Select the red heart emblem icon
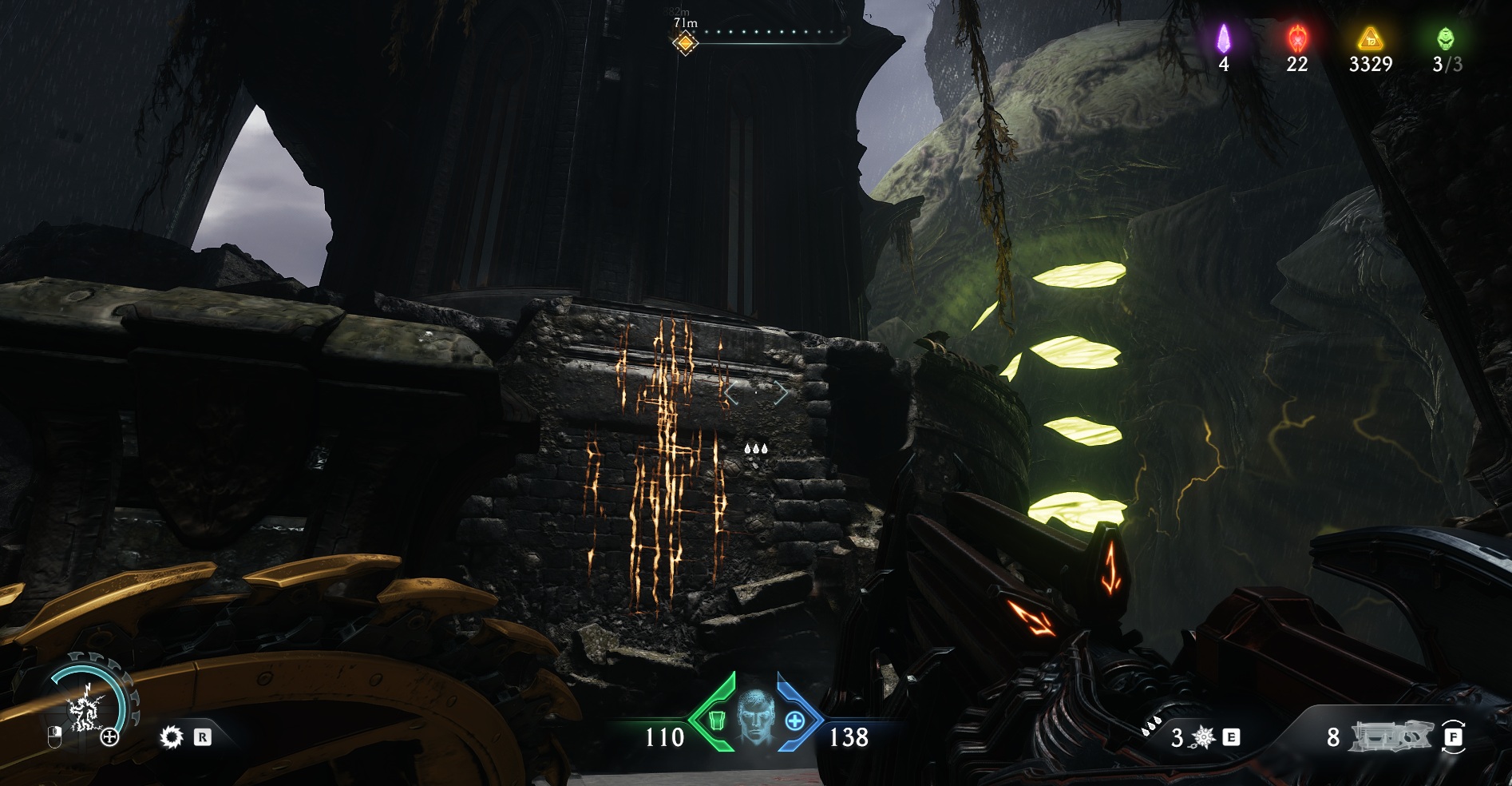1512x786 pixels. click(1297, 38)
